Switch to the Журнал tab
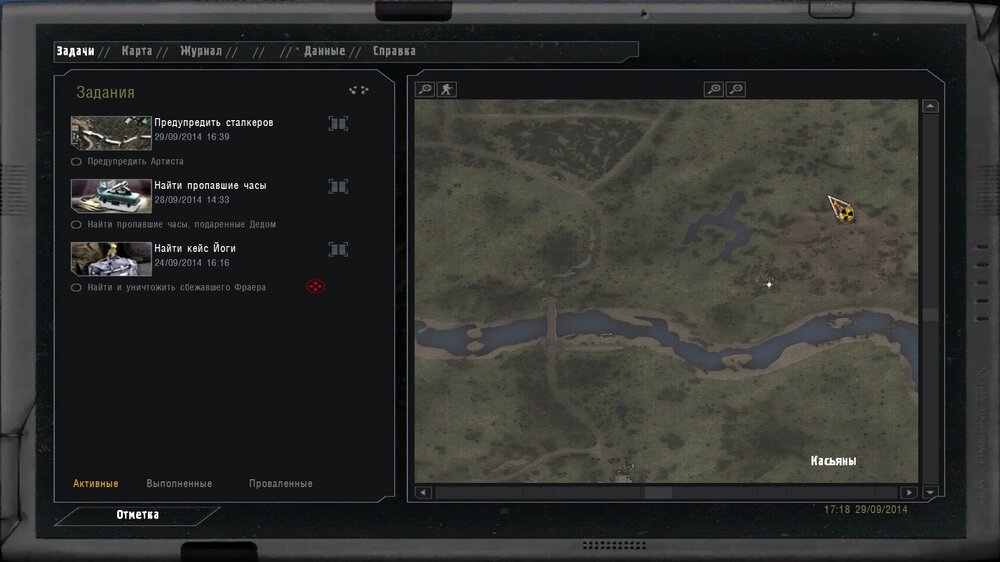1000x562 pixels. tap(201, 51)
